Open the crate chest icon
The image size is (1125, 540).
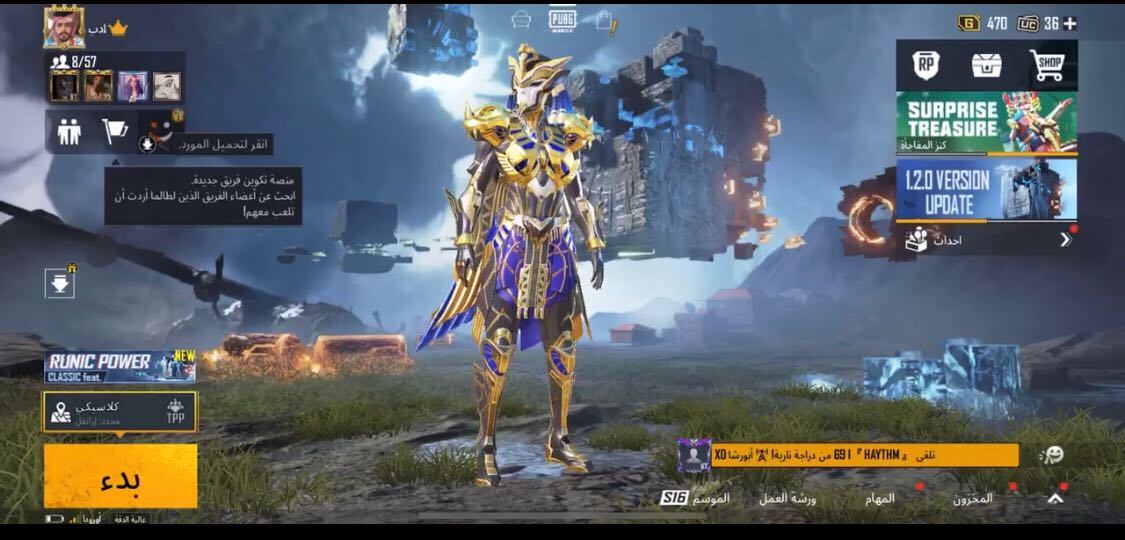pyautogui.click(x=986, y=66)
